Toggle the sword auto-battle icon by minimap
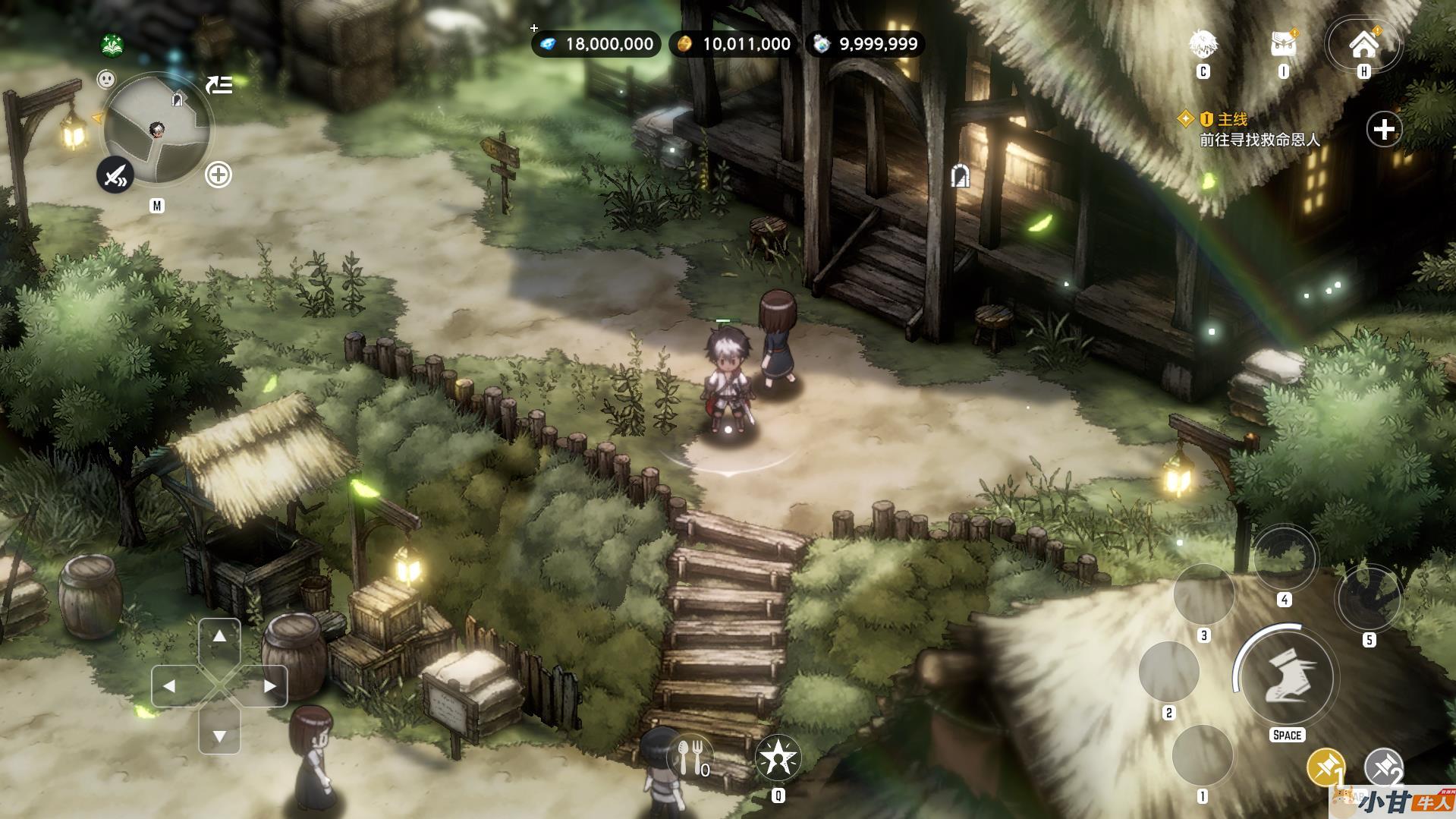 tap(115, 176)
